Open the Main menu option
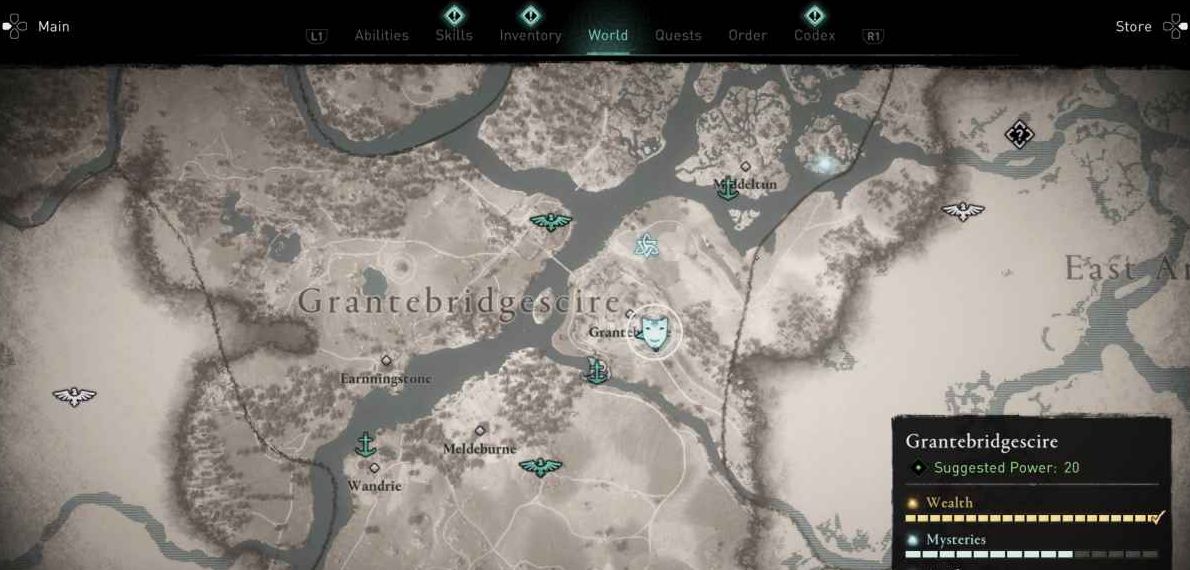This screenshot has width=1190, height=570. (38, 26)
